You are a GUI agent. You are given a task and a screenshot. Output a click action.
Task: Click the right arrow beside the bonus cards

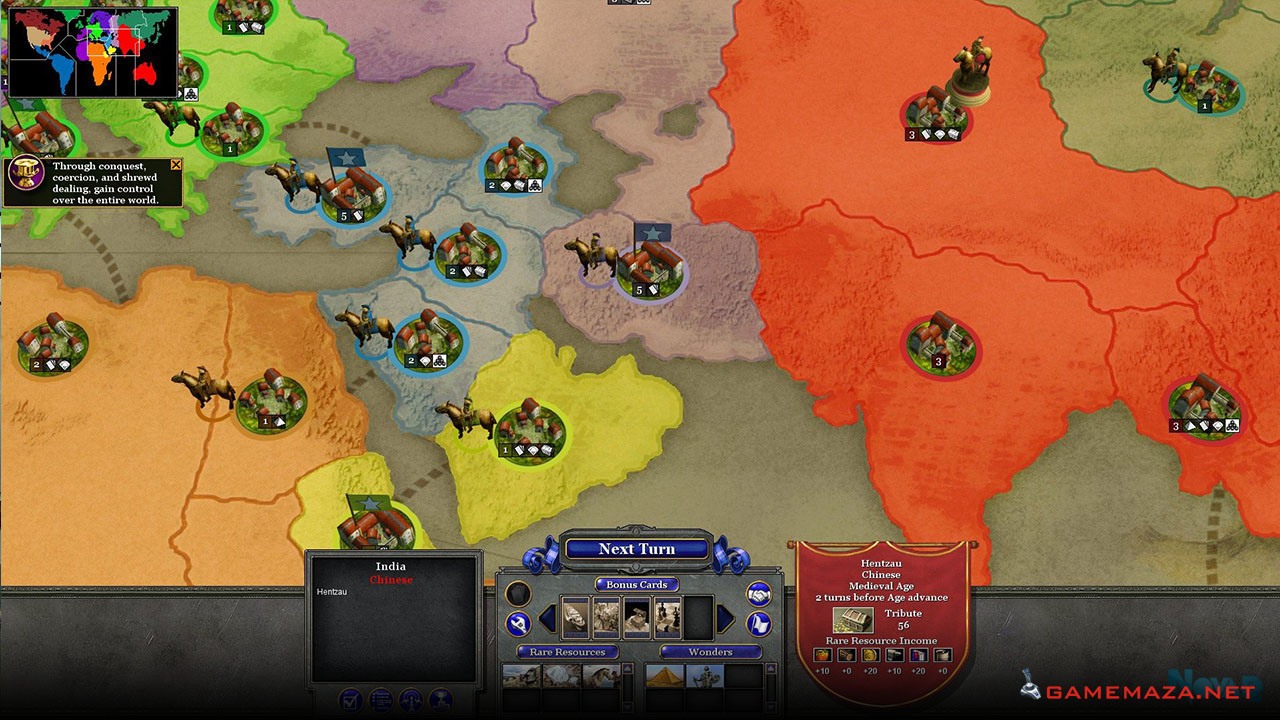(723, 617)
